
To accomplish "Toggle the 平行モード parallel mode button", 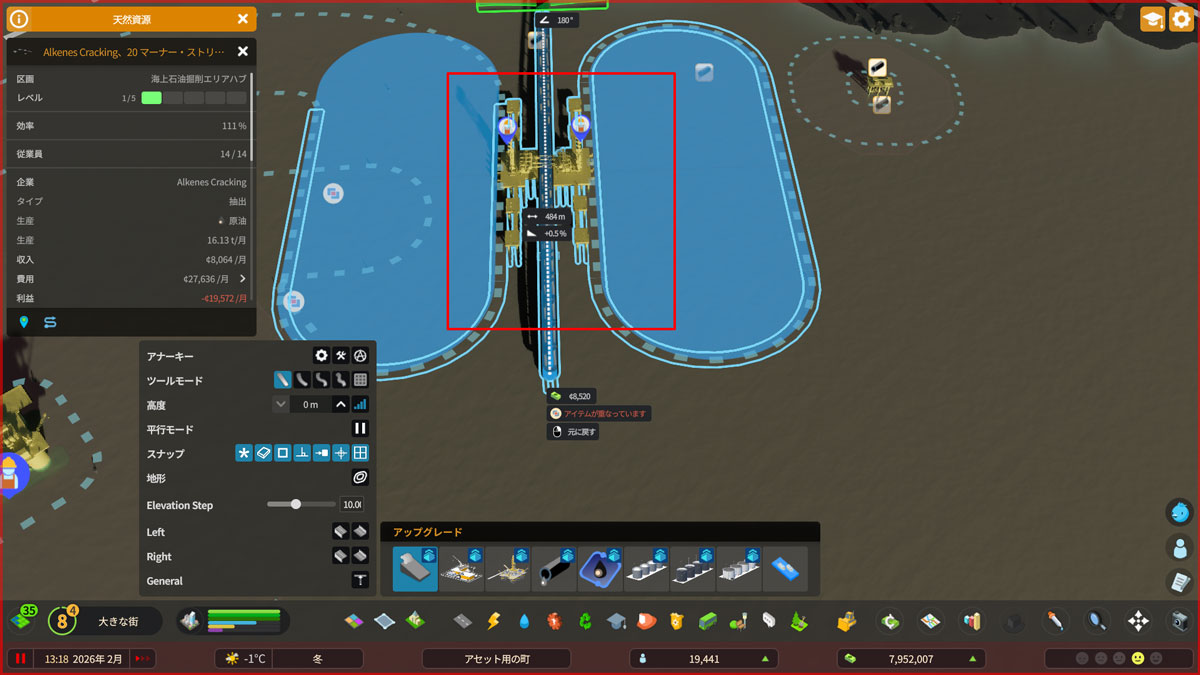I will click(360, 429).
